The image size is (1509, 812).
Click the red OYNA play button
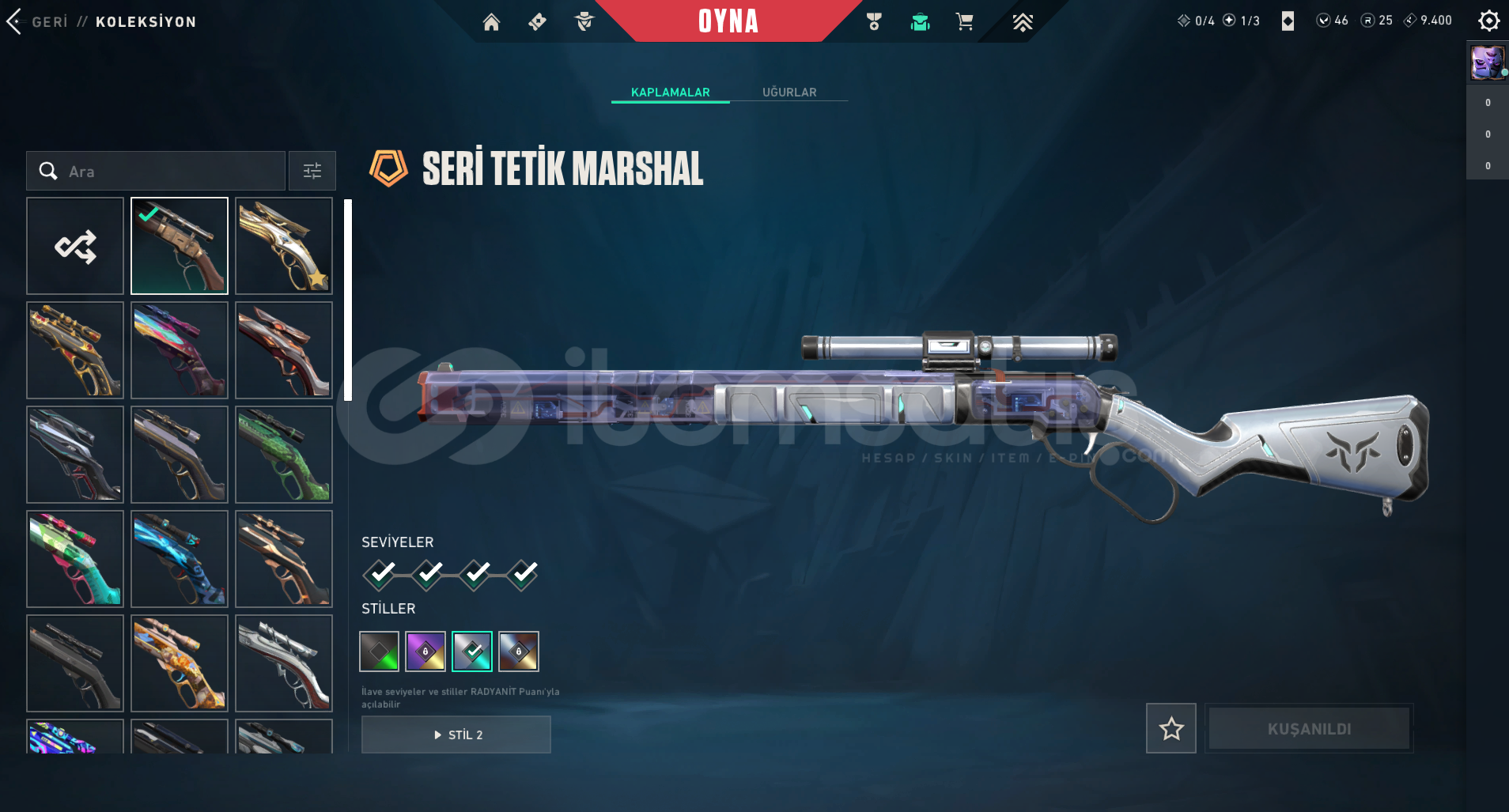728,21
